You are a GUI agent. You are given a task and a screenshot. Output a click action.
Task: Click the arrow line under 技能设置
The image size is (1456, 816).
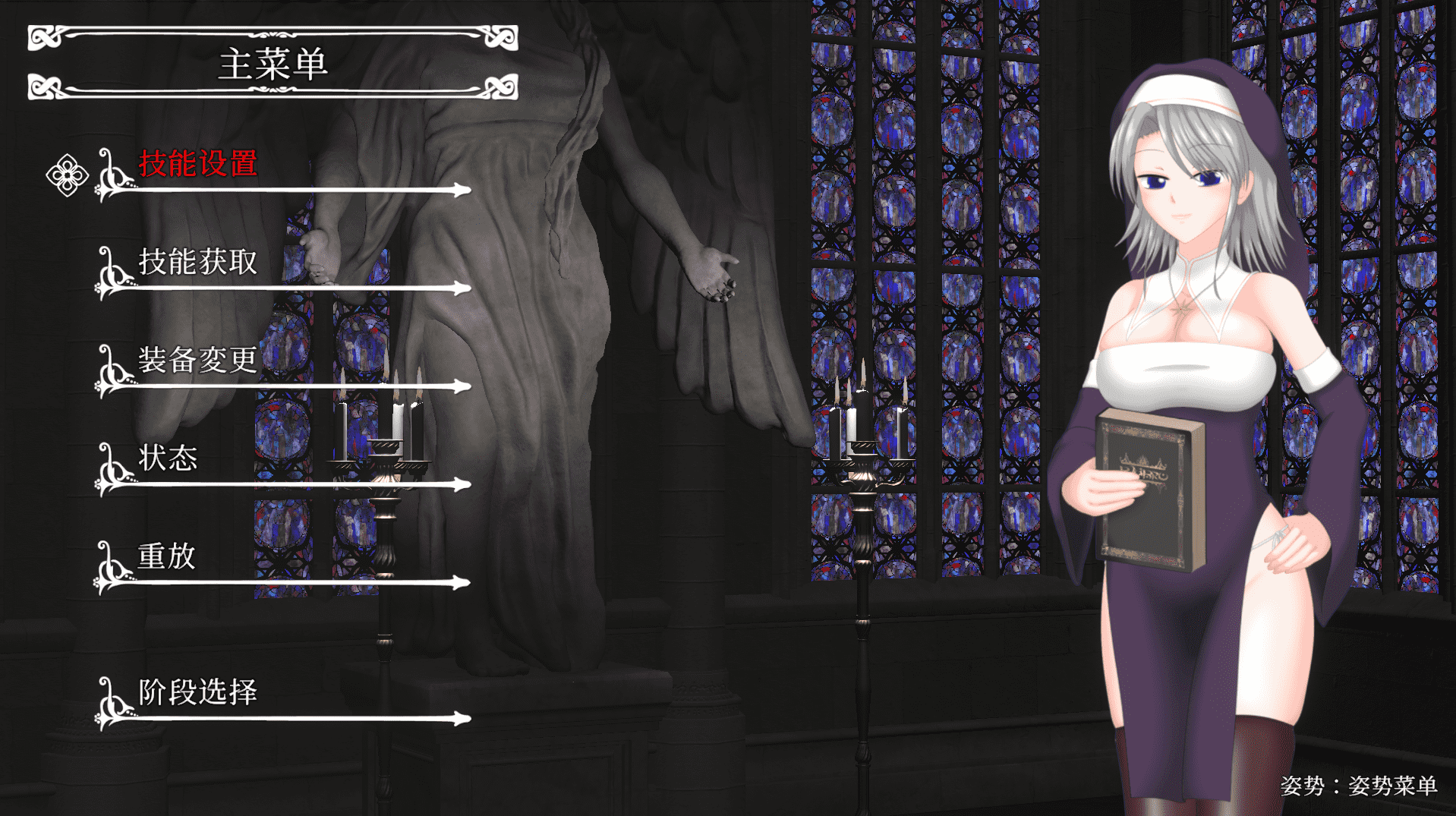point(304,190)
